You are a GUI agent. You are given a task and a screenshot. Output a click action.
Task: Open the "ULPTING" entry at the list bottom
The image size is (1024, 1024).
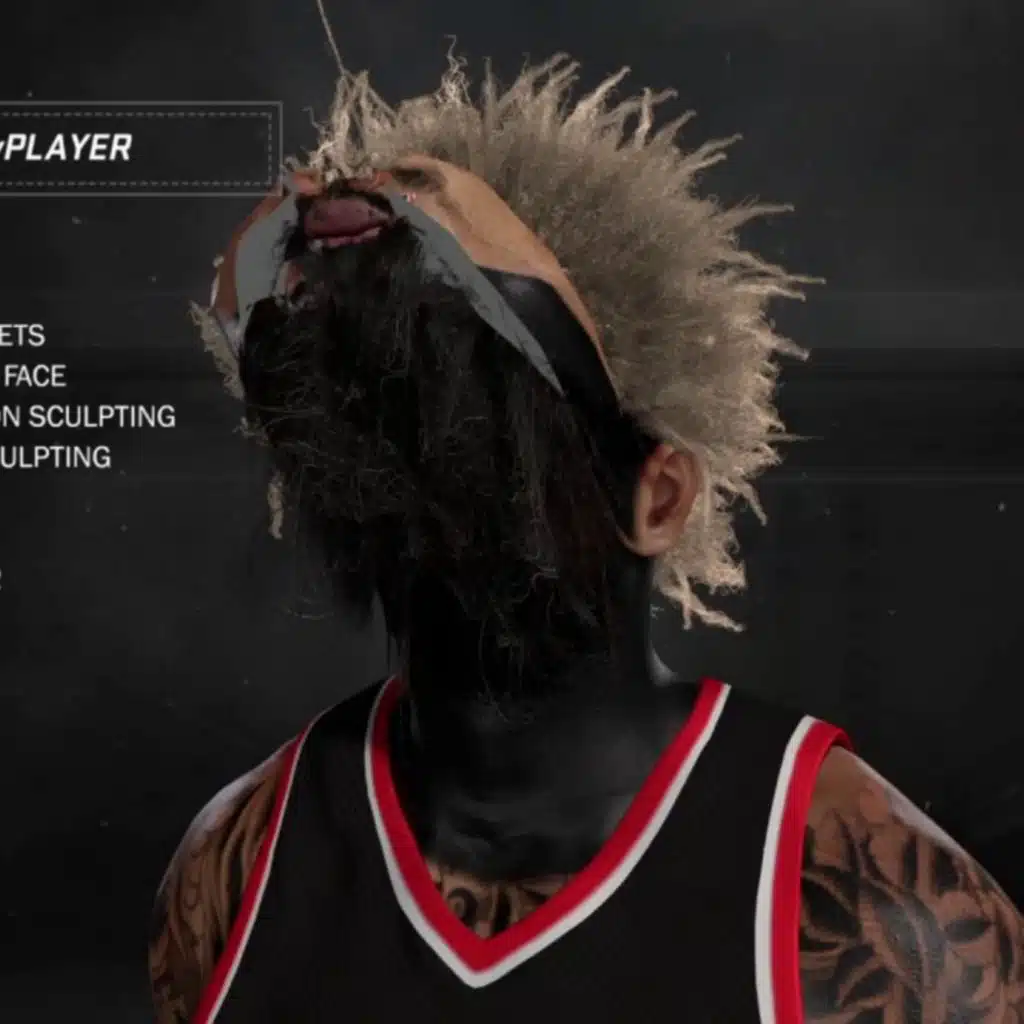[x=56, y=458]
